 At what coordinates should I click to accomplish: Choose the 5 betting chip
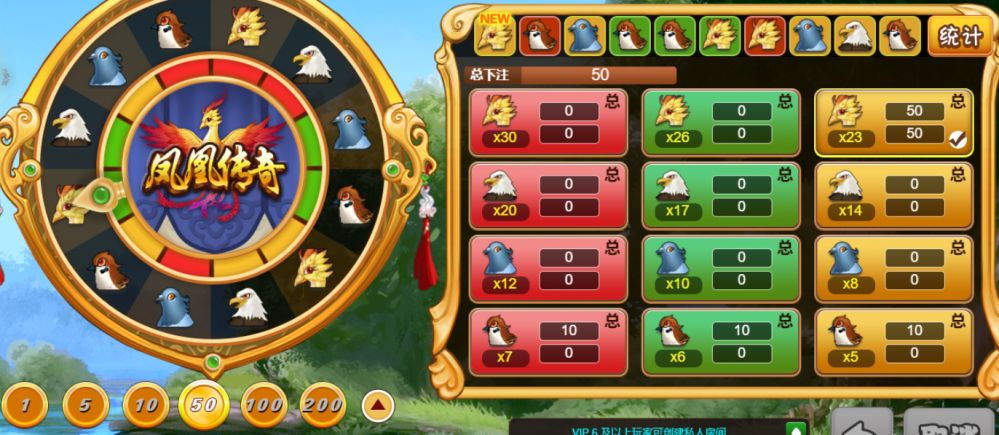coord(86,404)
